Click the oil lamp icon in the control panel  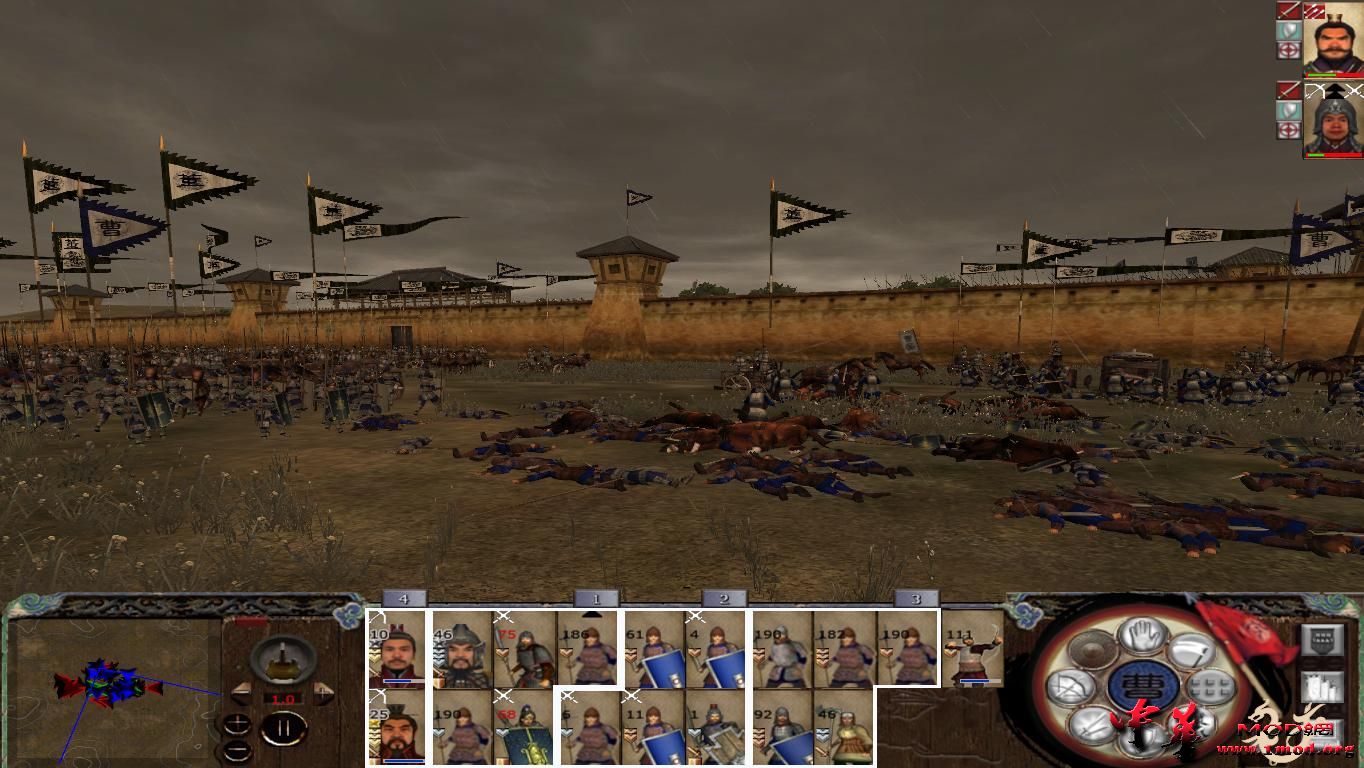pos(283,660)
